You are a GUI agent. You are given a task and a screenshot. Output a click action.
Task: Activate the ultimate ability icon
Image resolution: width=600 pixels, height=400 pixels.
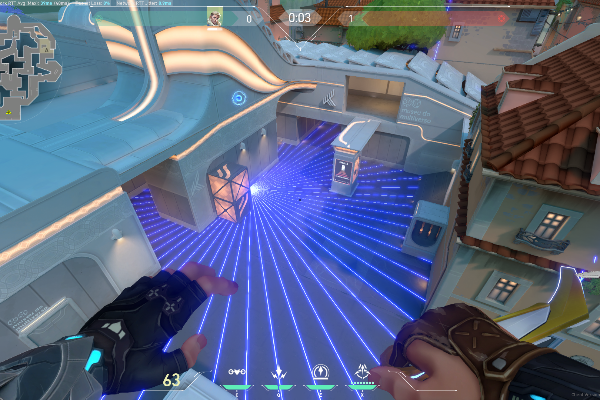[x=364, y=372]
